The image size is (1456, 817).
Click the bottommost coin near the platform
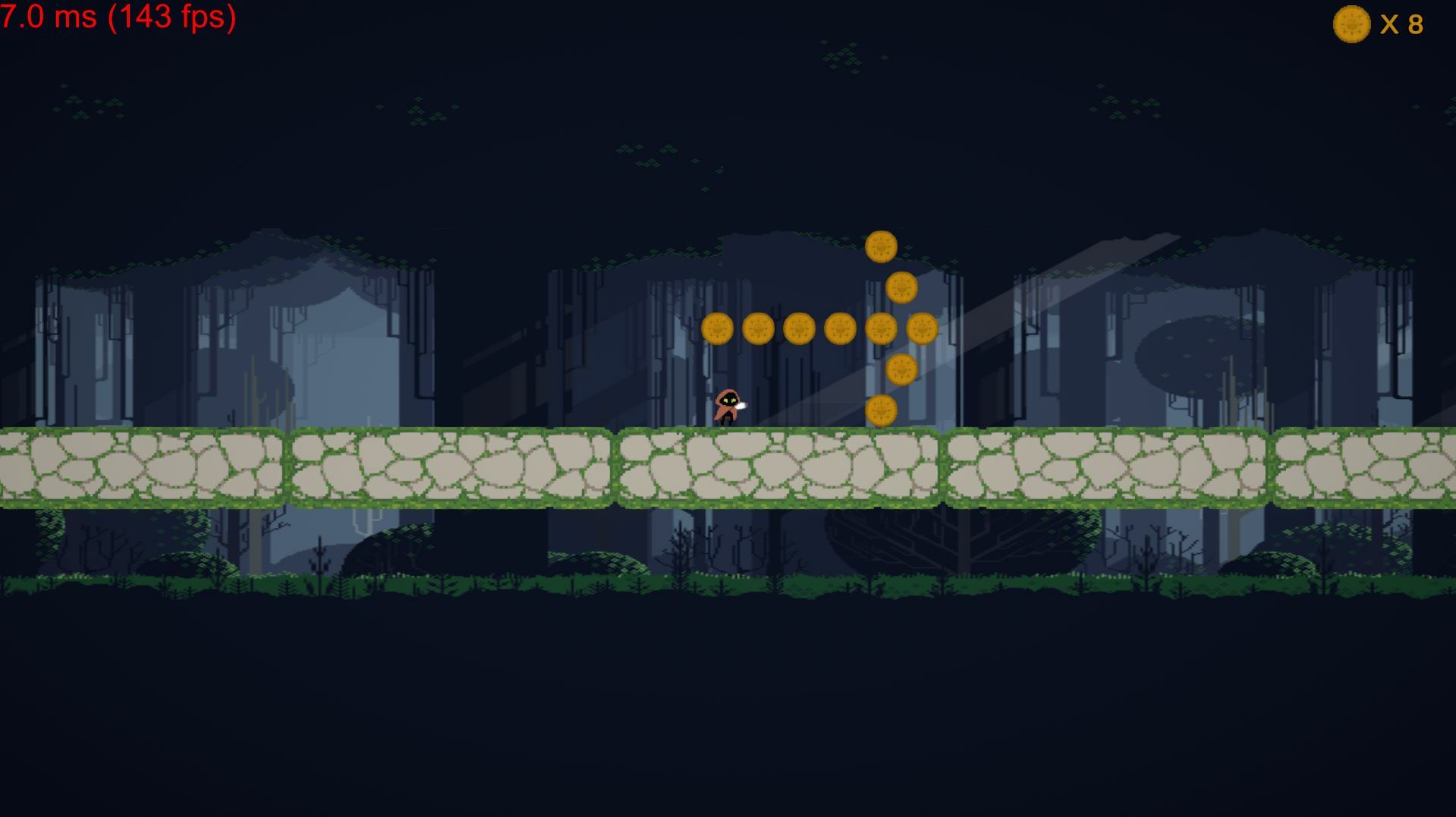(x=882, y=408)
